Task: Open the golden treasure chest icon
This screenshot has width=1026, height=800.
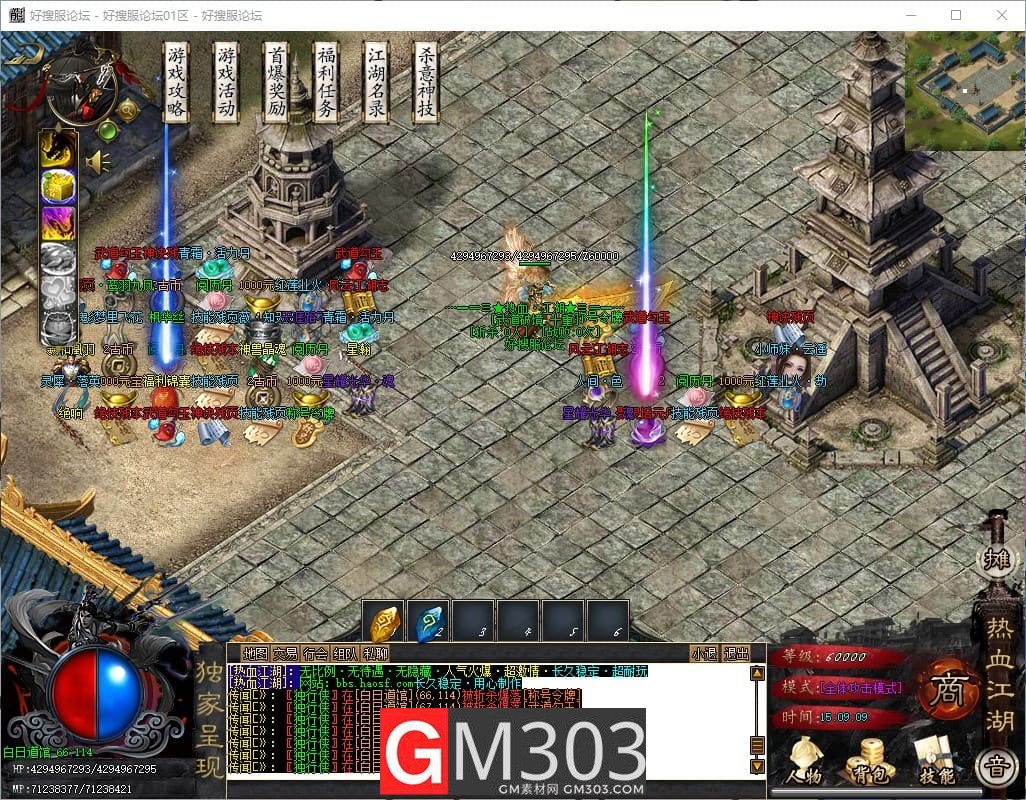Action: [58, 186]
